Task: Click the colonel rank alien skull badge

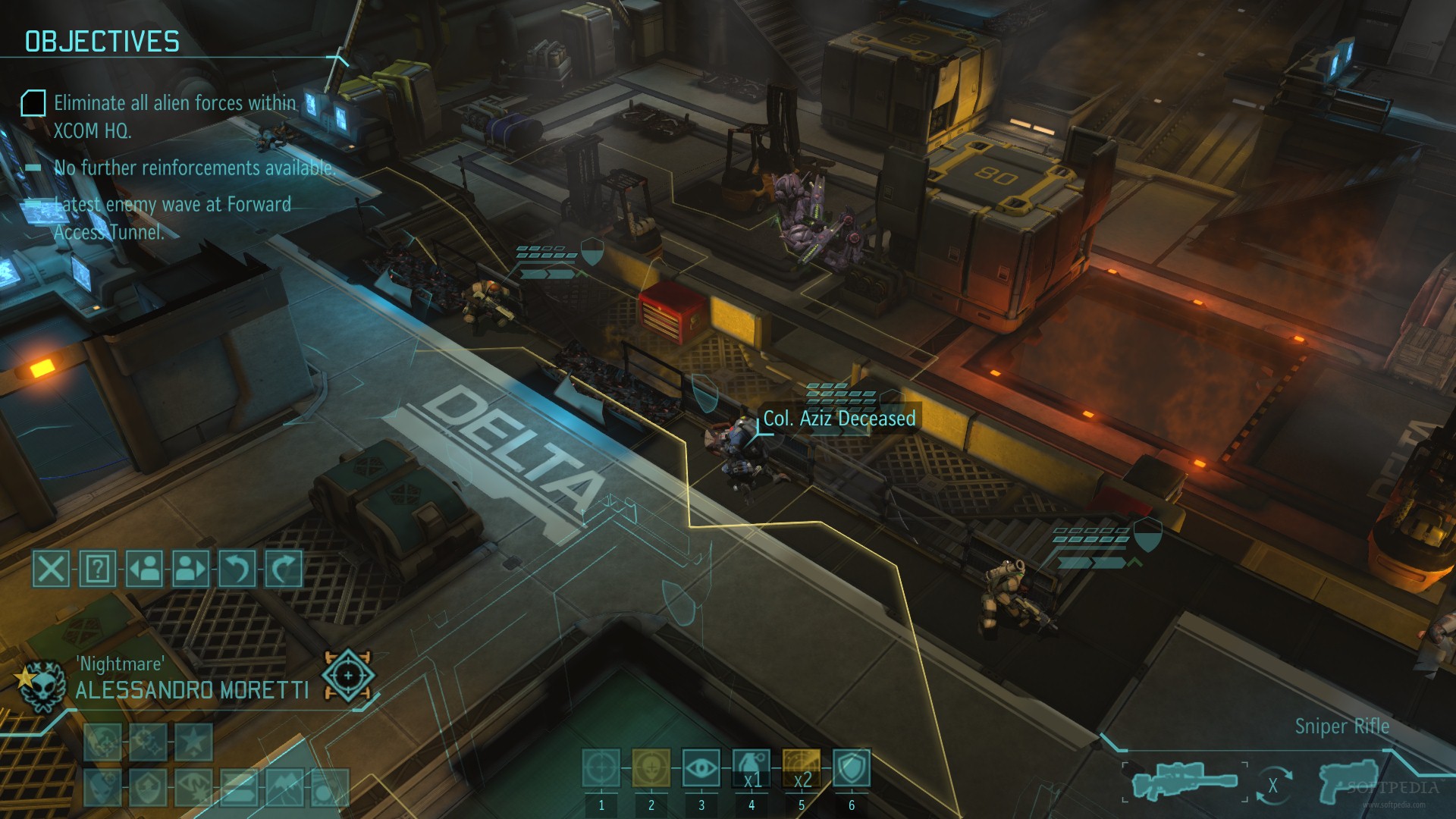Action: click(x=40, y=685)
